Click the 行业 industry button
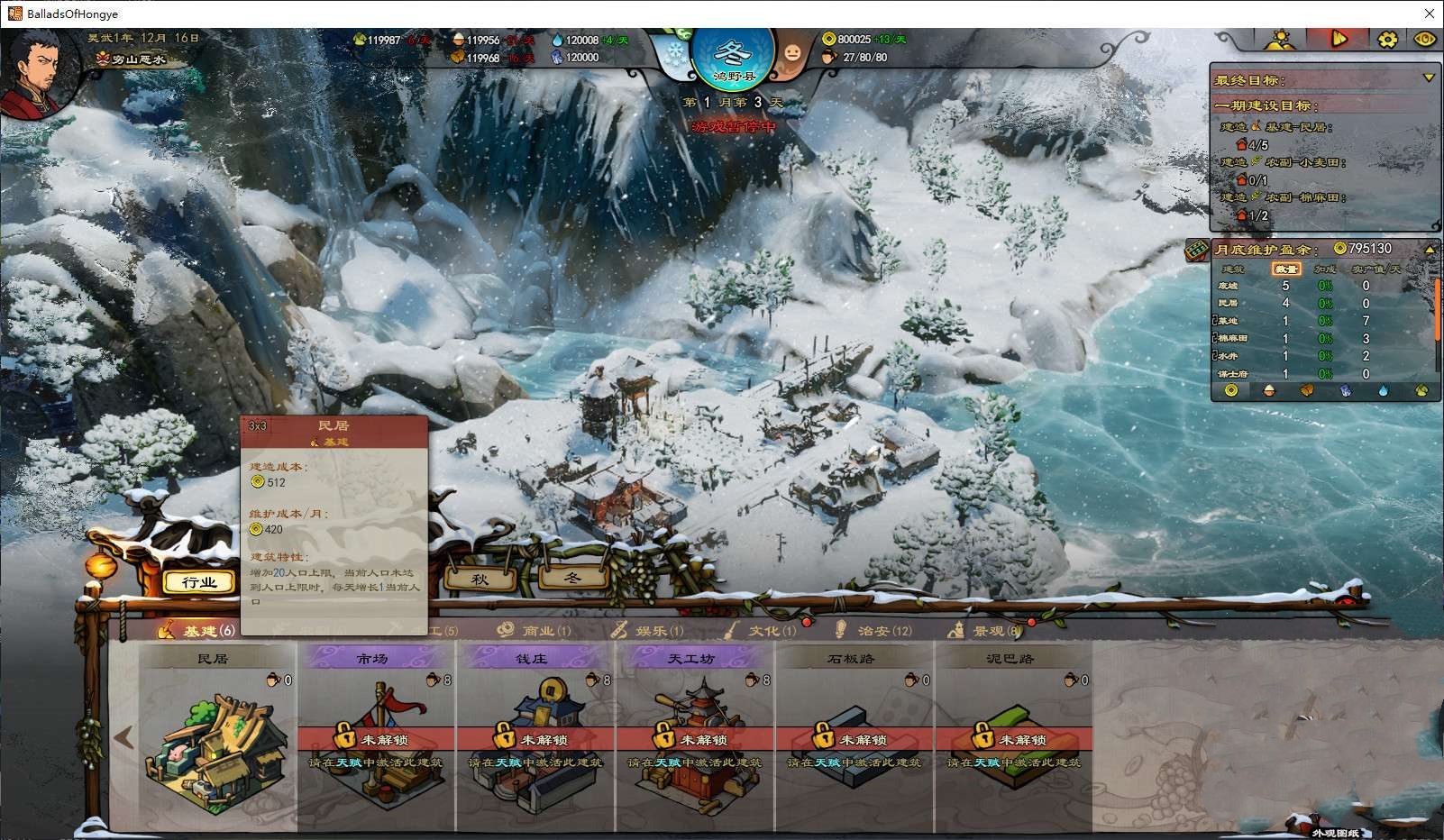Image resolution: width=1444 pixels, height=840 pixels. pyautogui.click(x=199, y=582)
